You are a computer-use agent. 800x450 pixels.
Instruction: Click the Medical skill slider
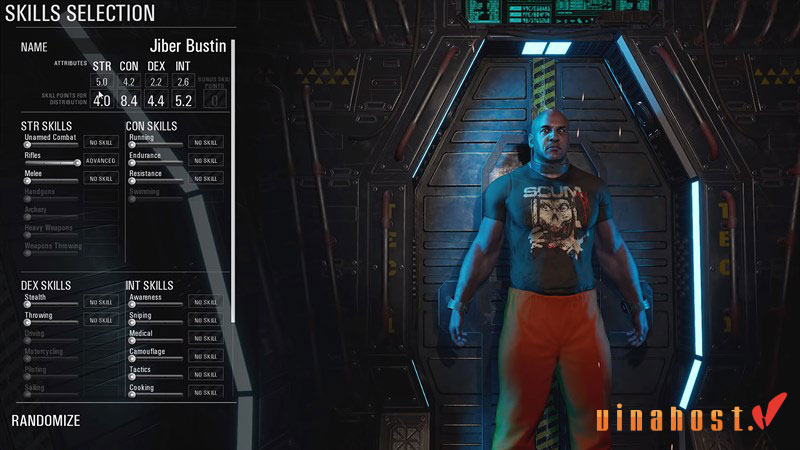pos(155,340)
